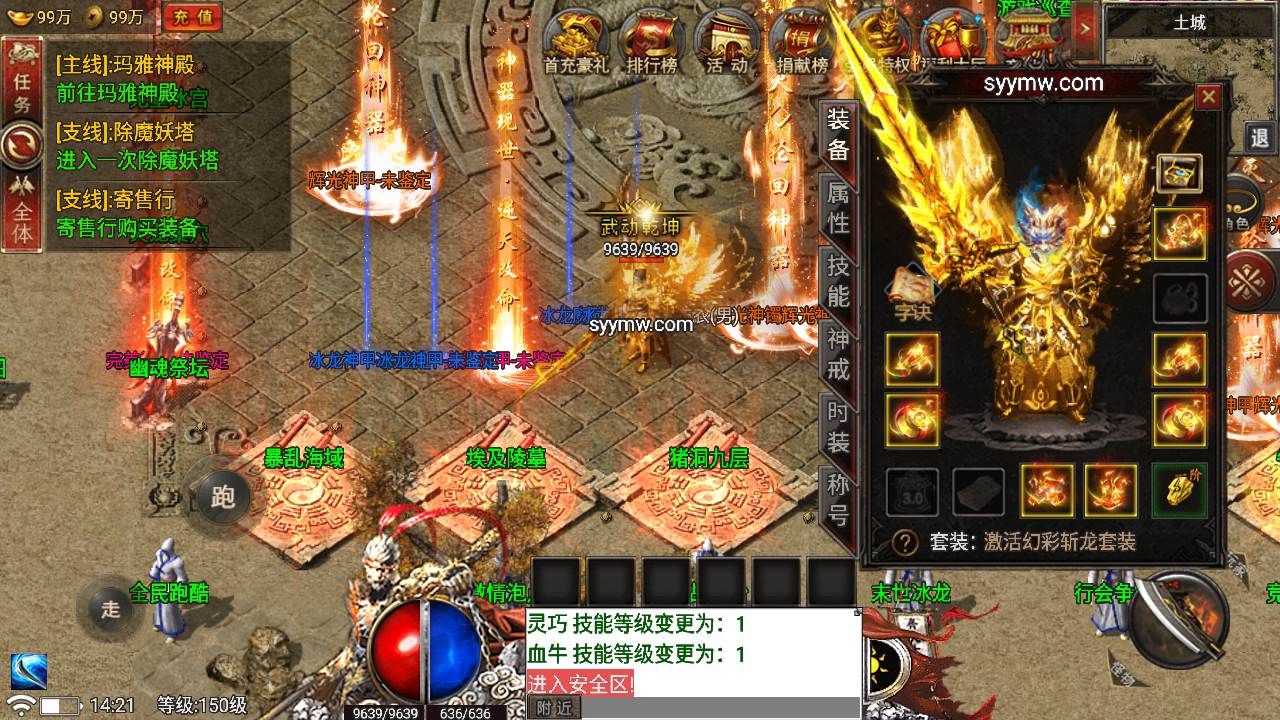Click the 附近 nearby chat channel
Viewport: 1280px width, 720px height.
(554, 708)
